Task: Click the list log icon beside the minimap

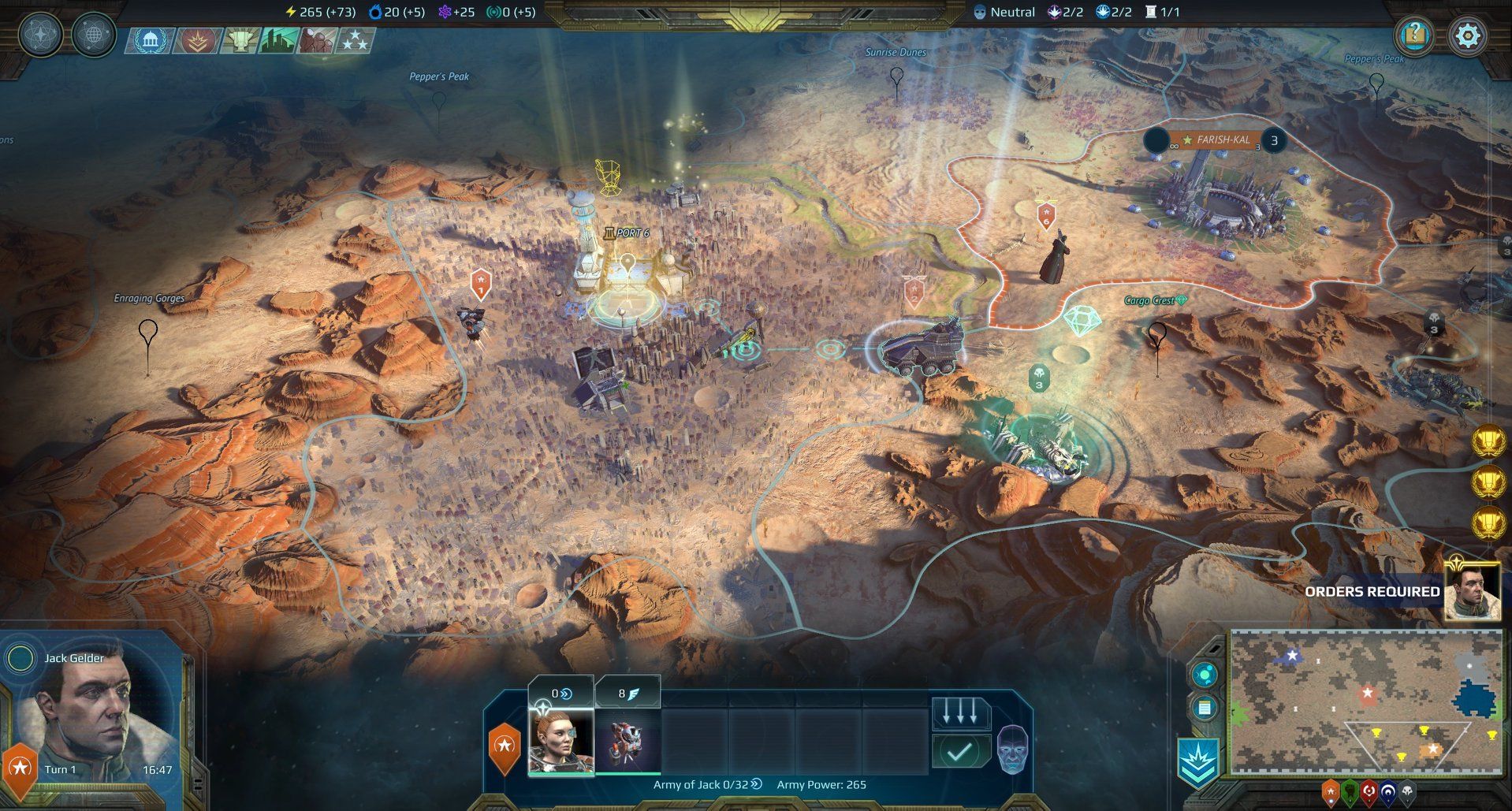Action: [x=1205, y=707]
